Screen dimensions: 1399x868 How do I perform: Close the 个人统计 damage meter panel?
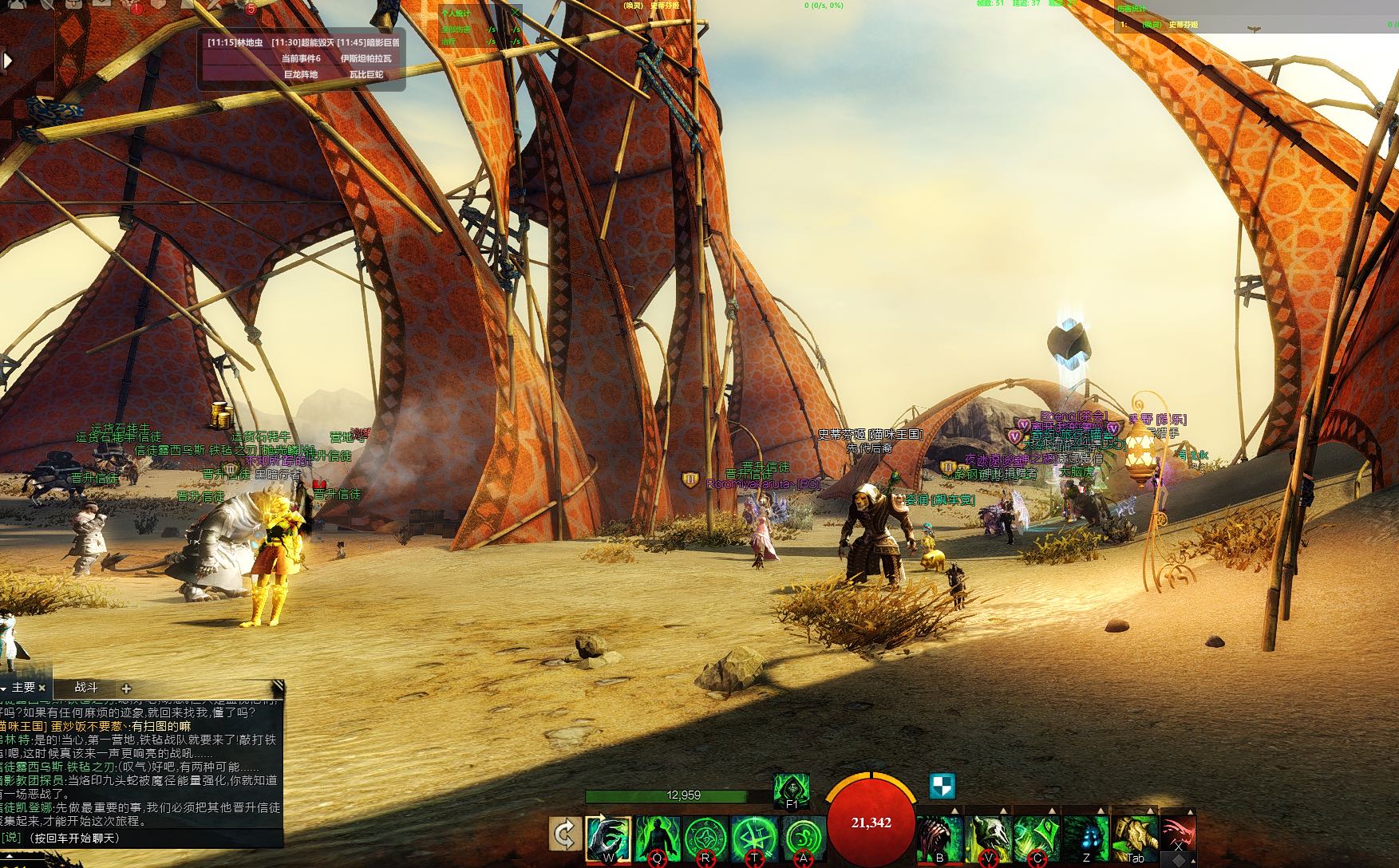[x=516, y=13]
